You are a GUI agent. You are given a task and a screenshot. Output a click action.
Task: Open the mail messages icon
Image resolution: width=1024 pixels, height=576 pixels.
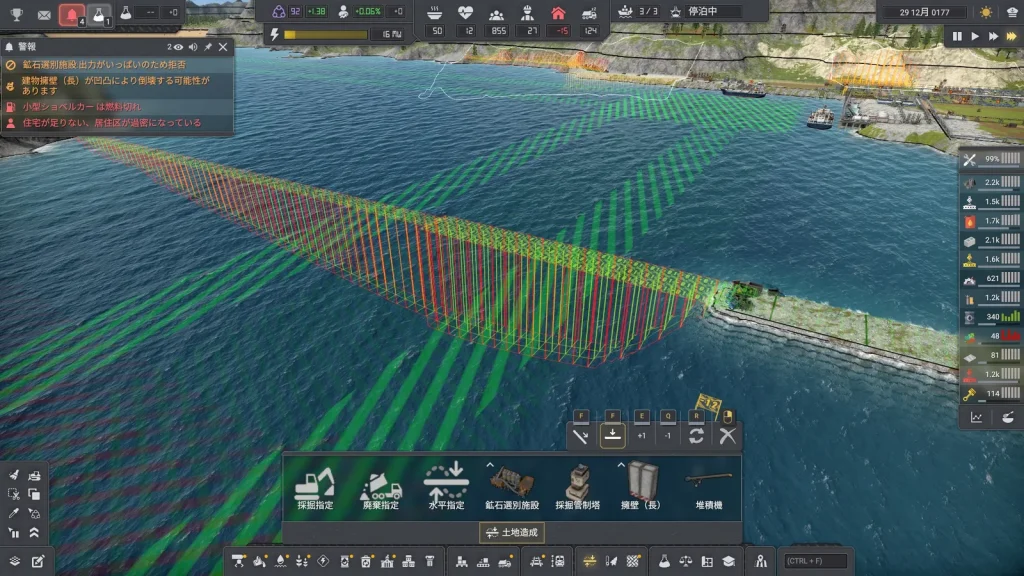pyautogui.click(x=44, y=15)
